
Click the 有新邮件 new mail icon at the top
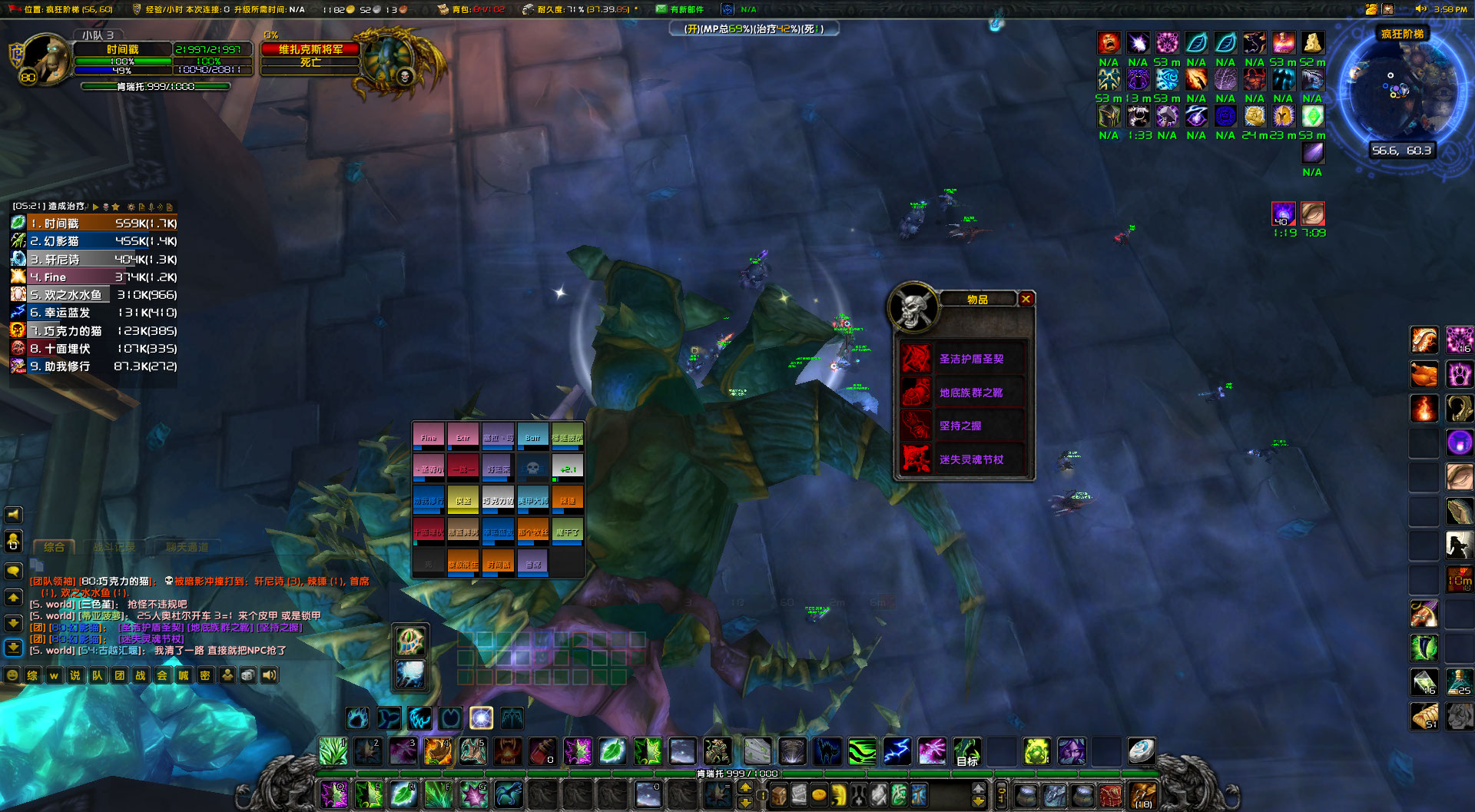[x=660, y=10]
